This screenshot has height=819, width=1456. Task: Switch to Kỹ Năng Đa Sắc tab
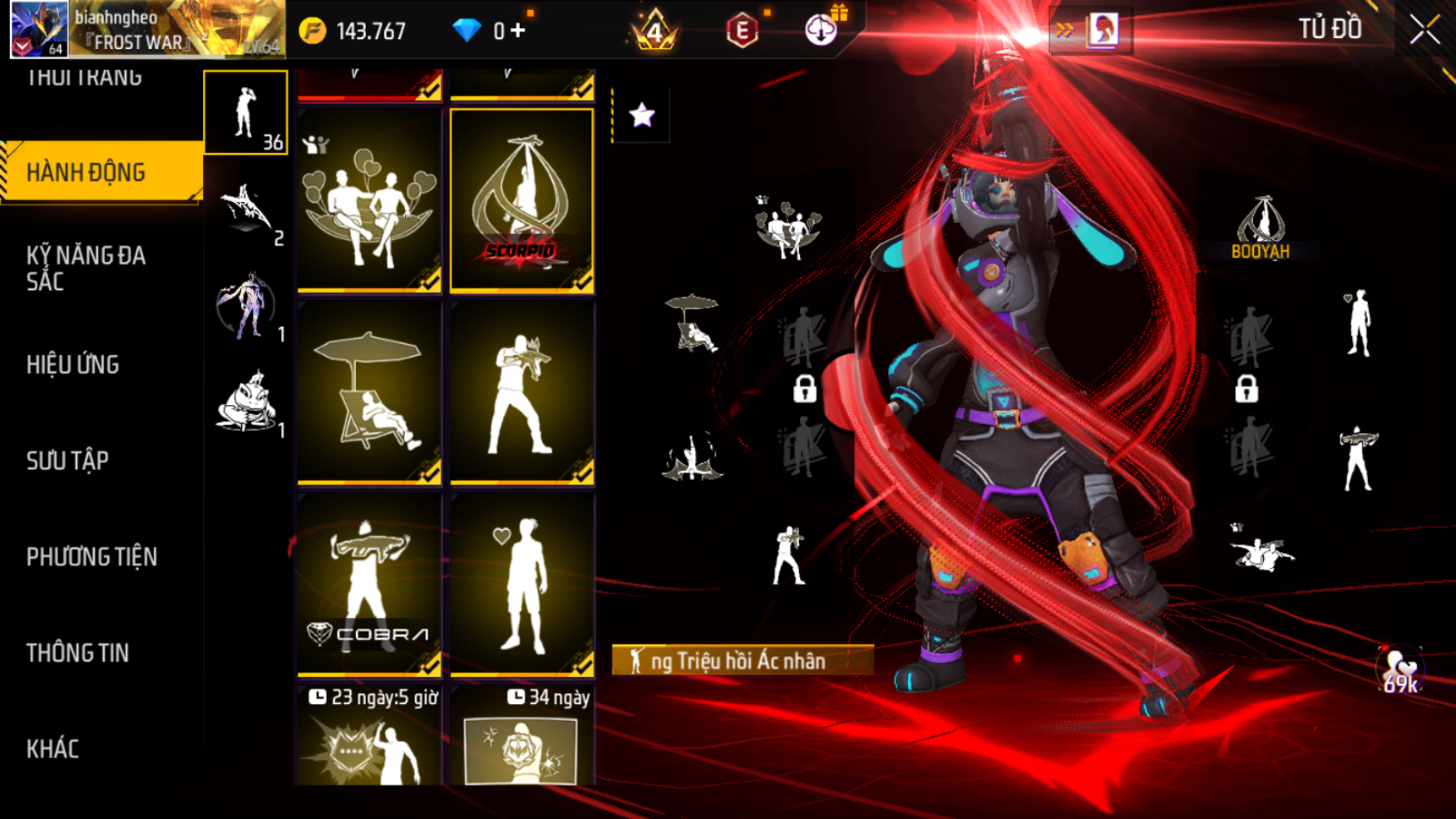pyautogui.click(x=86, y=268)
